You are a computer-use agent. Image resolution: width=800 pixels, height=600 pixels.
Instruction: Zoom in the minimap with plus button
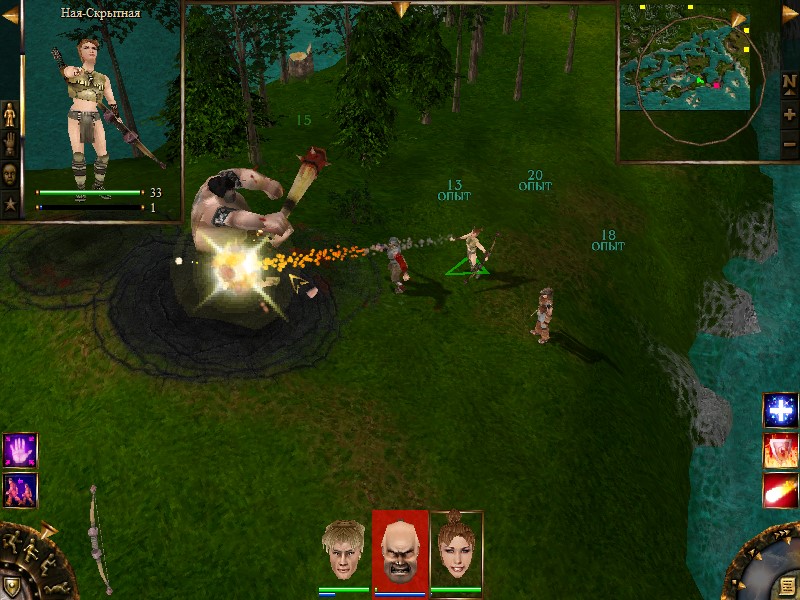tap(789, 115)
